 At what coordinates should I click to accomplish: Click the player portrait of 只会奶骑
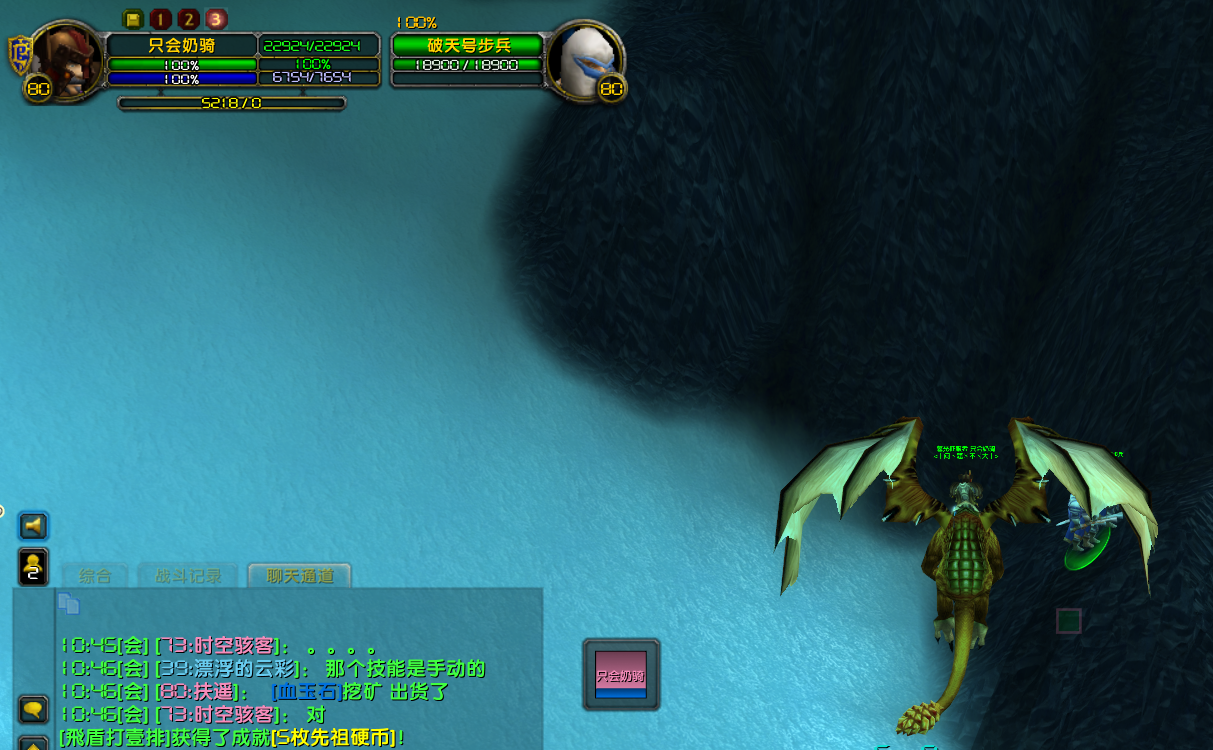[66, 60]
